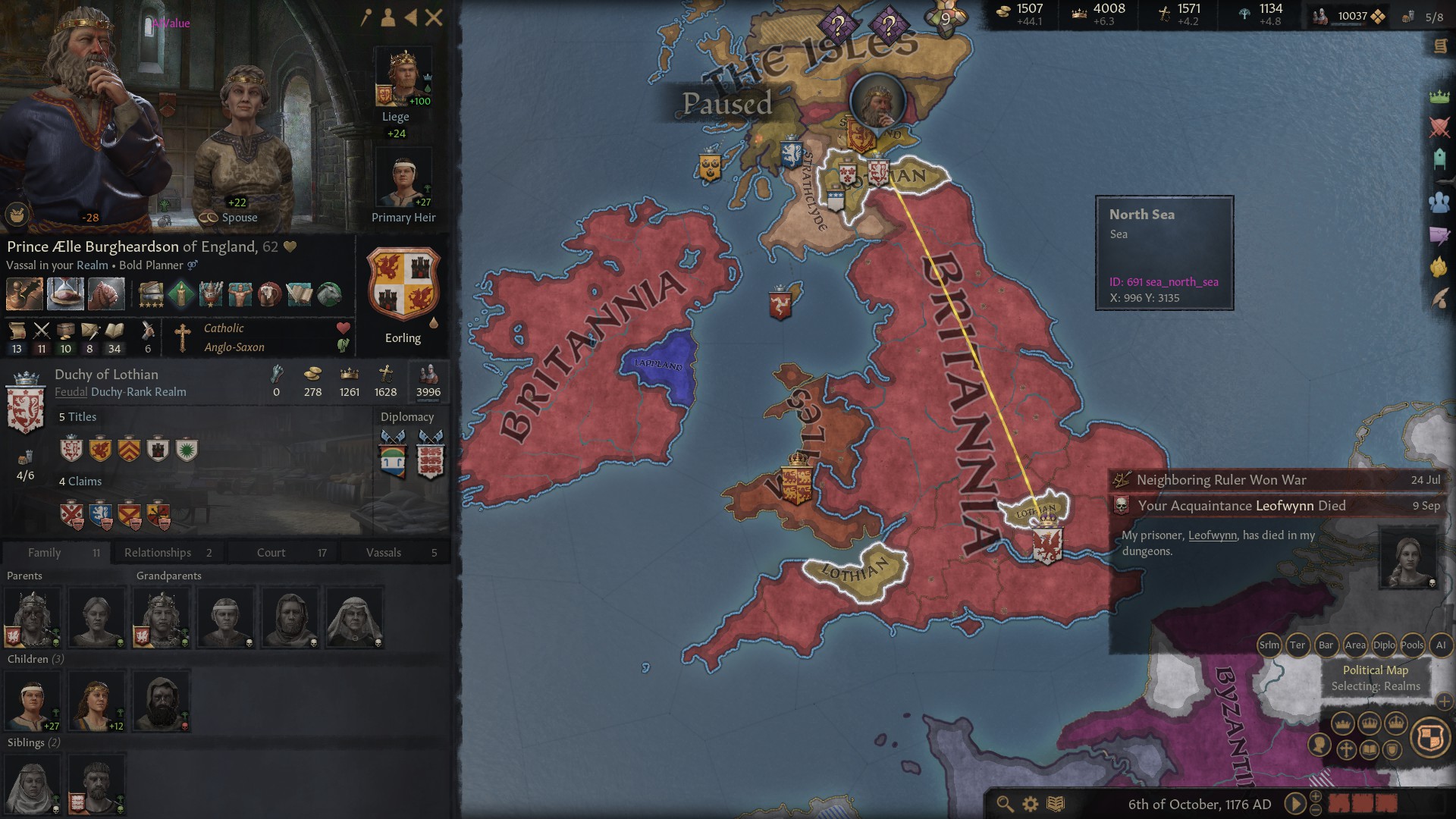
Task: Click the Feudal government link under Duchy of Lothian
Action: tap(71, 392)
